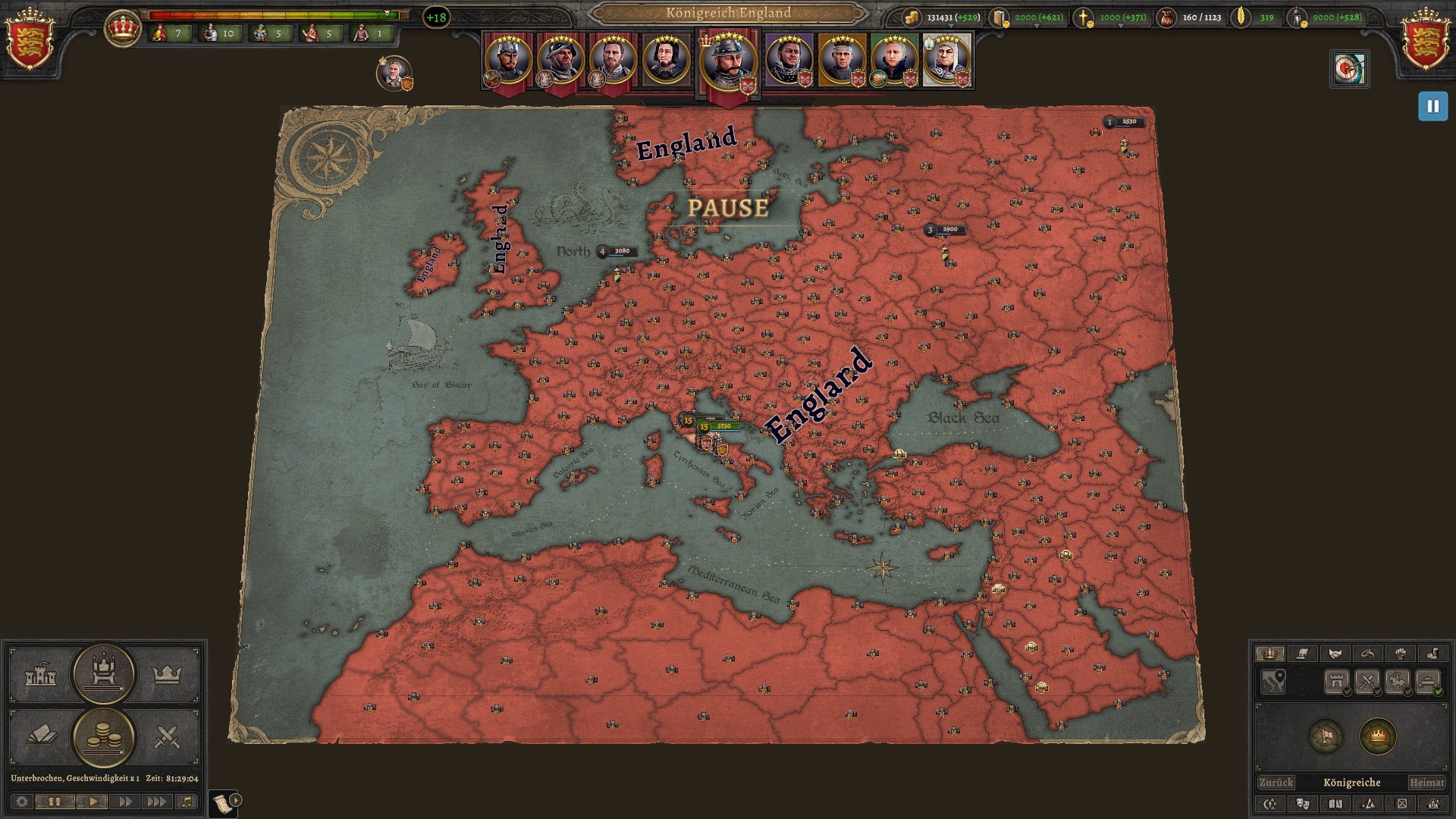Select the crown kingdom overview button
The width and height of the screenshot is (1456, 819).
tap(167, 674)
